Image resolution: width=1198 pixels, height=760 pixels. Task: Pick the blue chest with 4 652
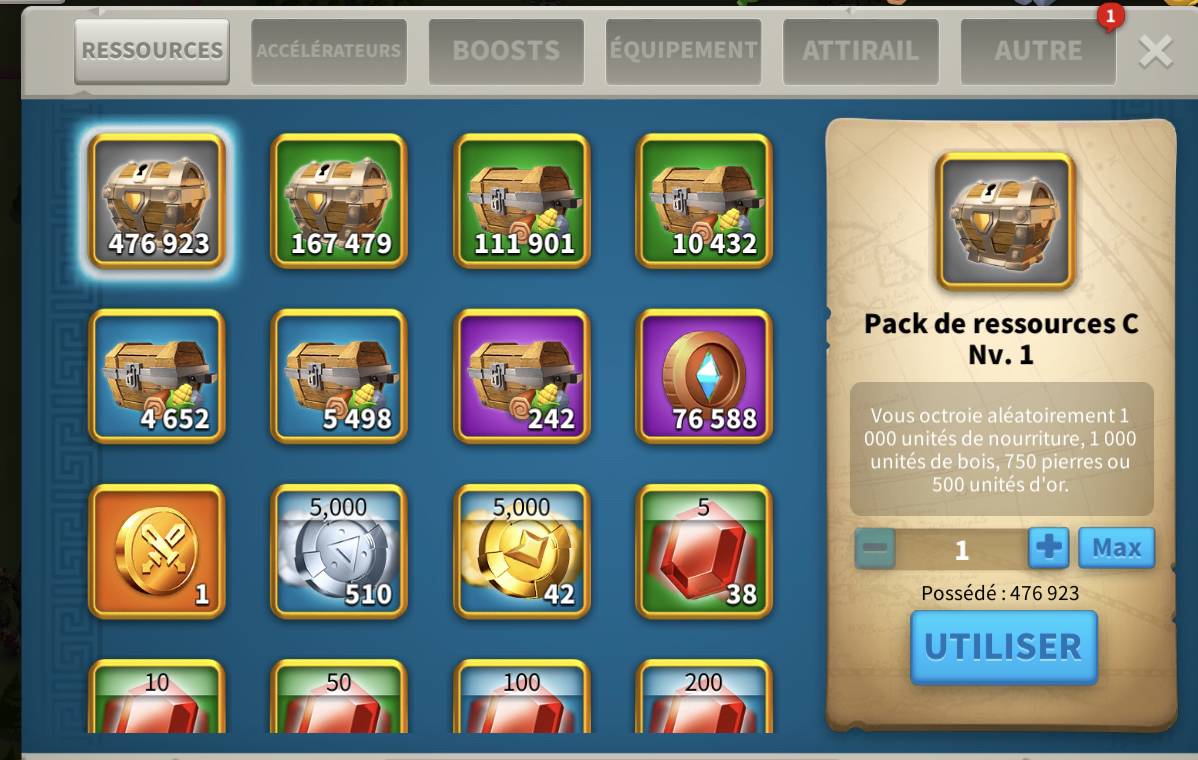click(x=158, y=376)
